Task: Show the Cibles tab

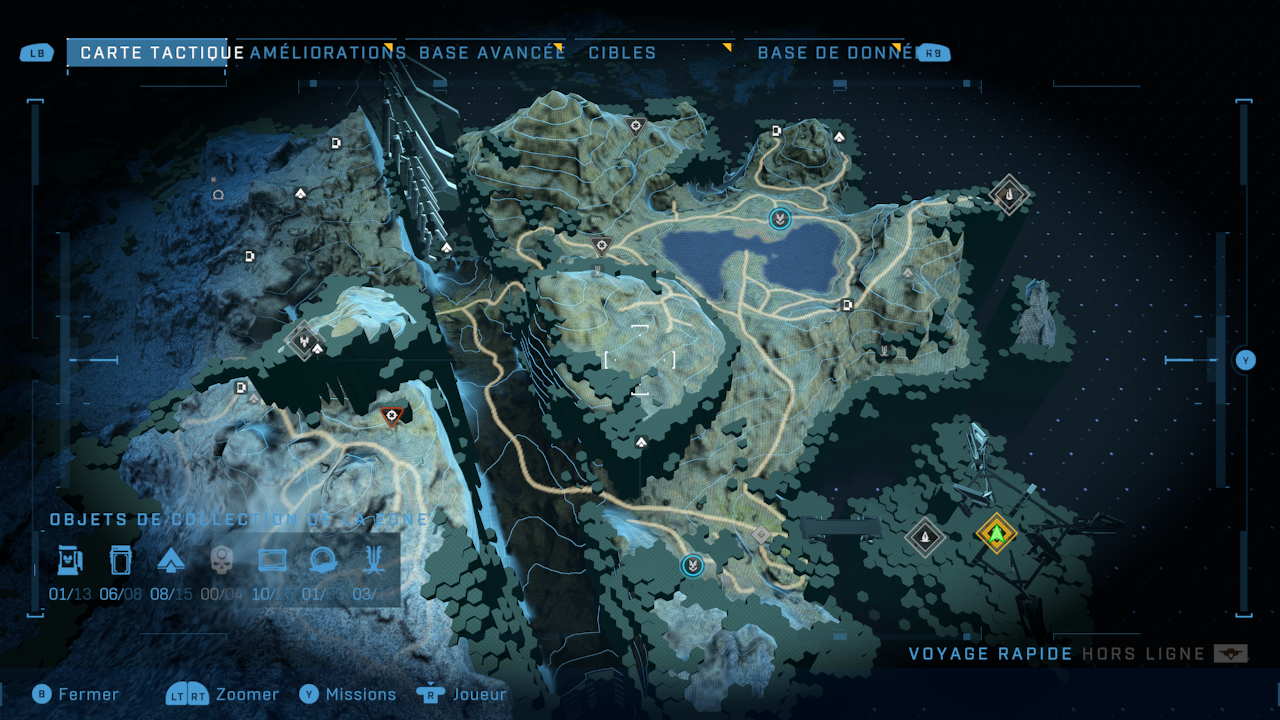Action: tap(622, 53)
